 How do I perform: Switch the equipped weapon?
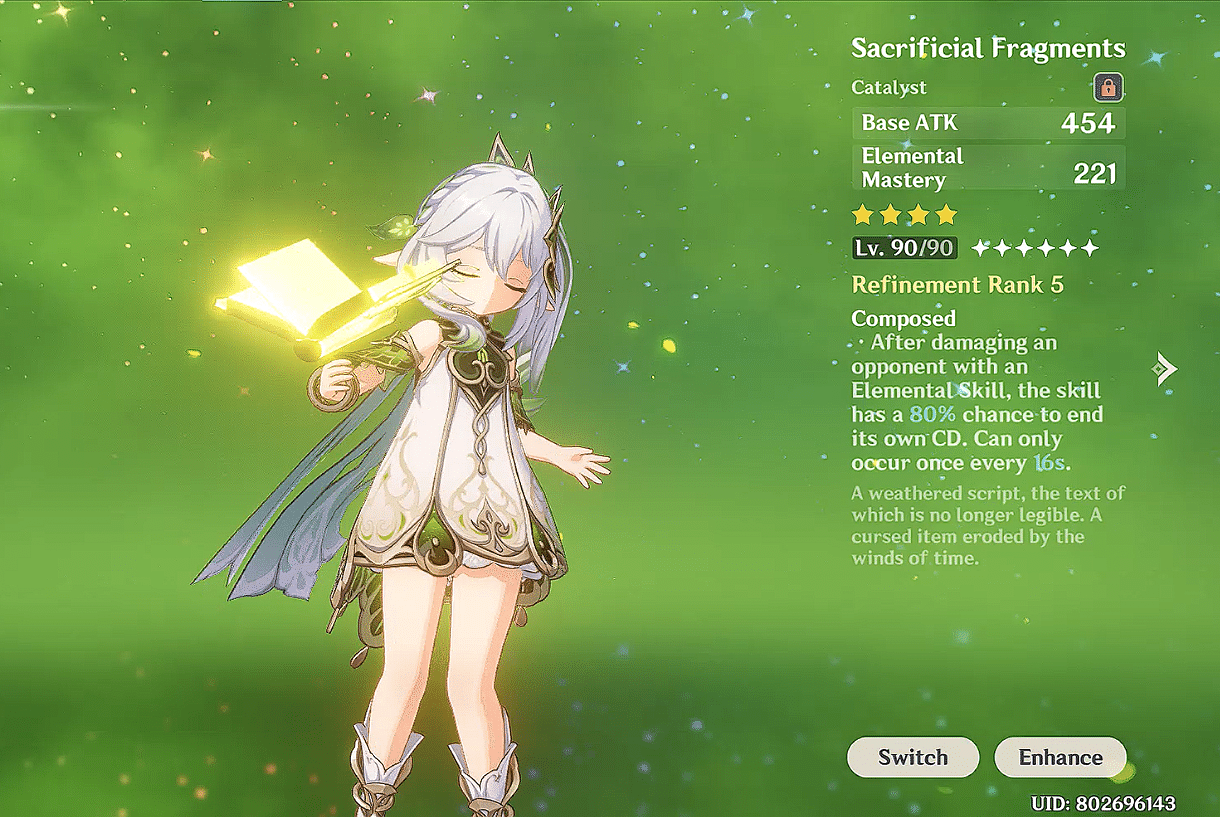[x=912, y=757]
